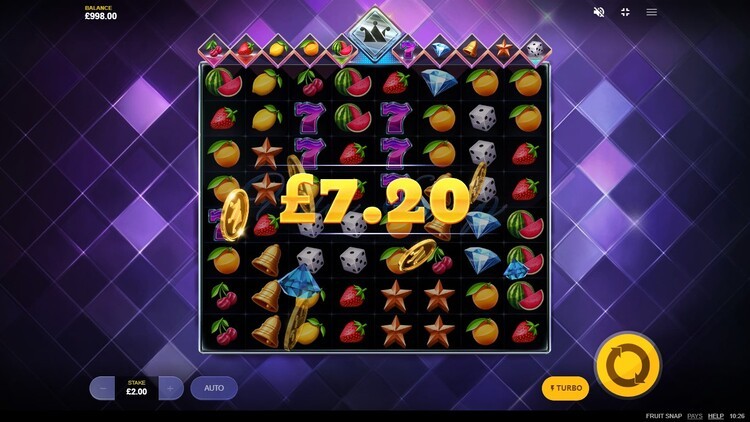Decrease the stake with the minus button
Screen dimensions: 750x422
click(102, 388)
